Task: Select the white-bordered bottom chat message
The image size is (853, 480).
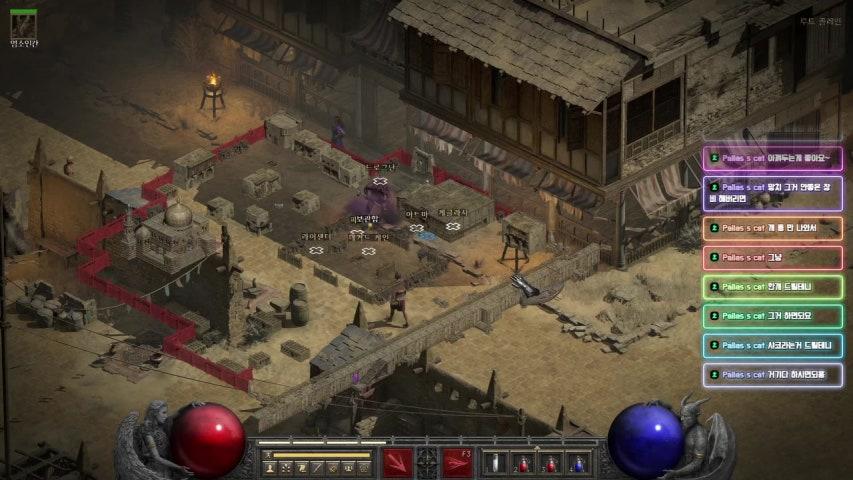Action: pos(772,374)
